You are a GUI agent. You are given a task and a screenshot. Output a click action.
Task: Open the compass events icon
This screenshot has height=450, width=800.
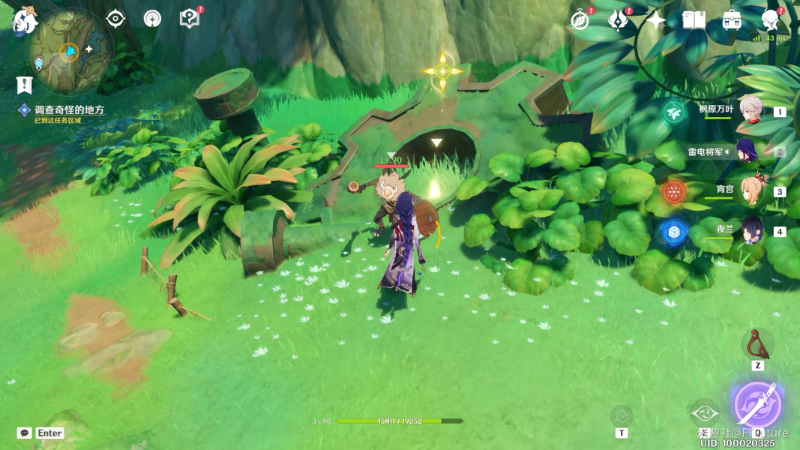580,19
